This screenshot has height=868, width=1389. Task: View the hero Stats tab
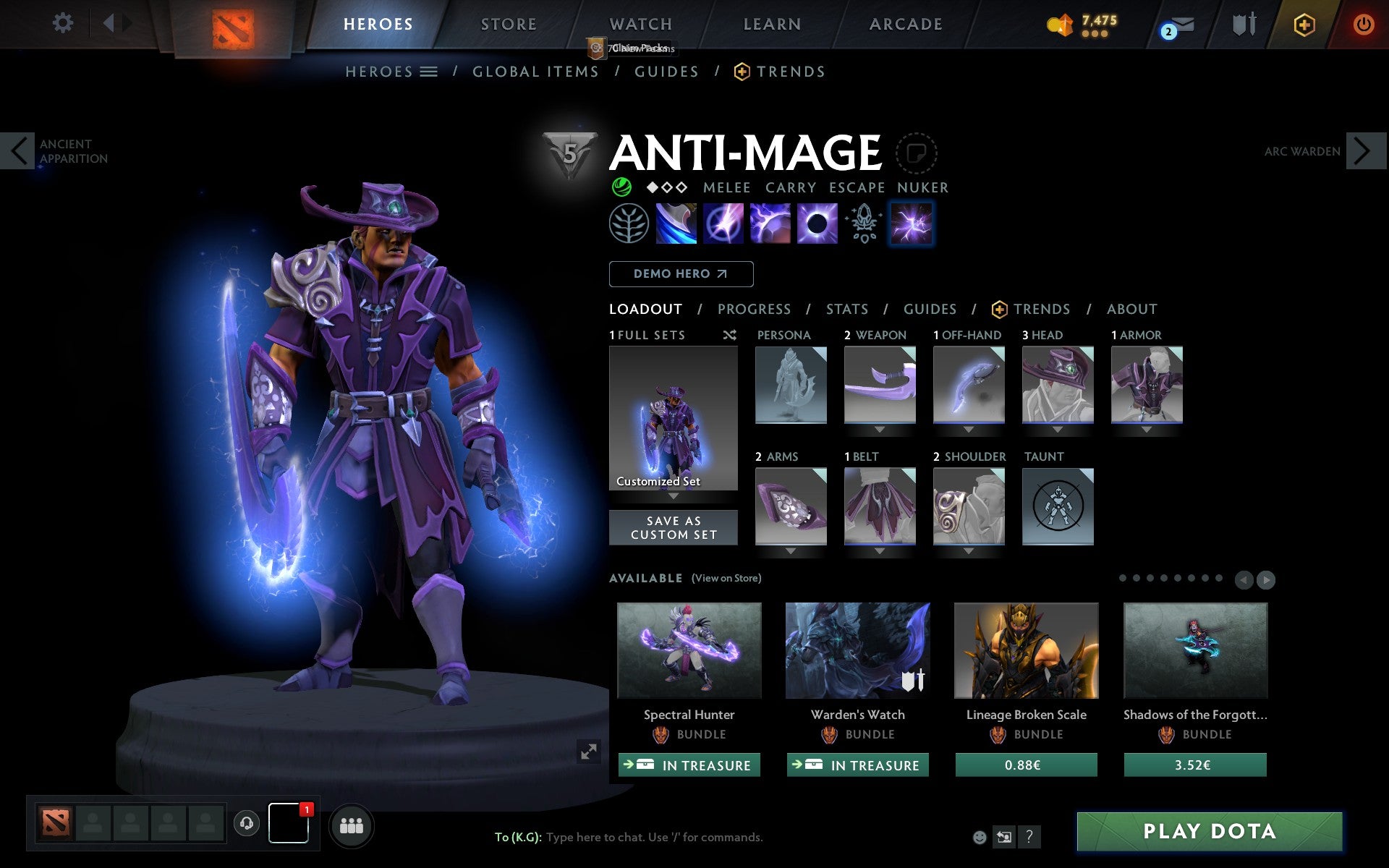tap(847, 310)
